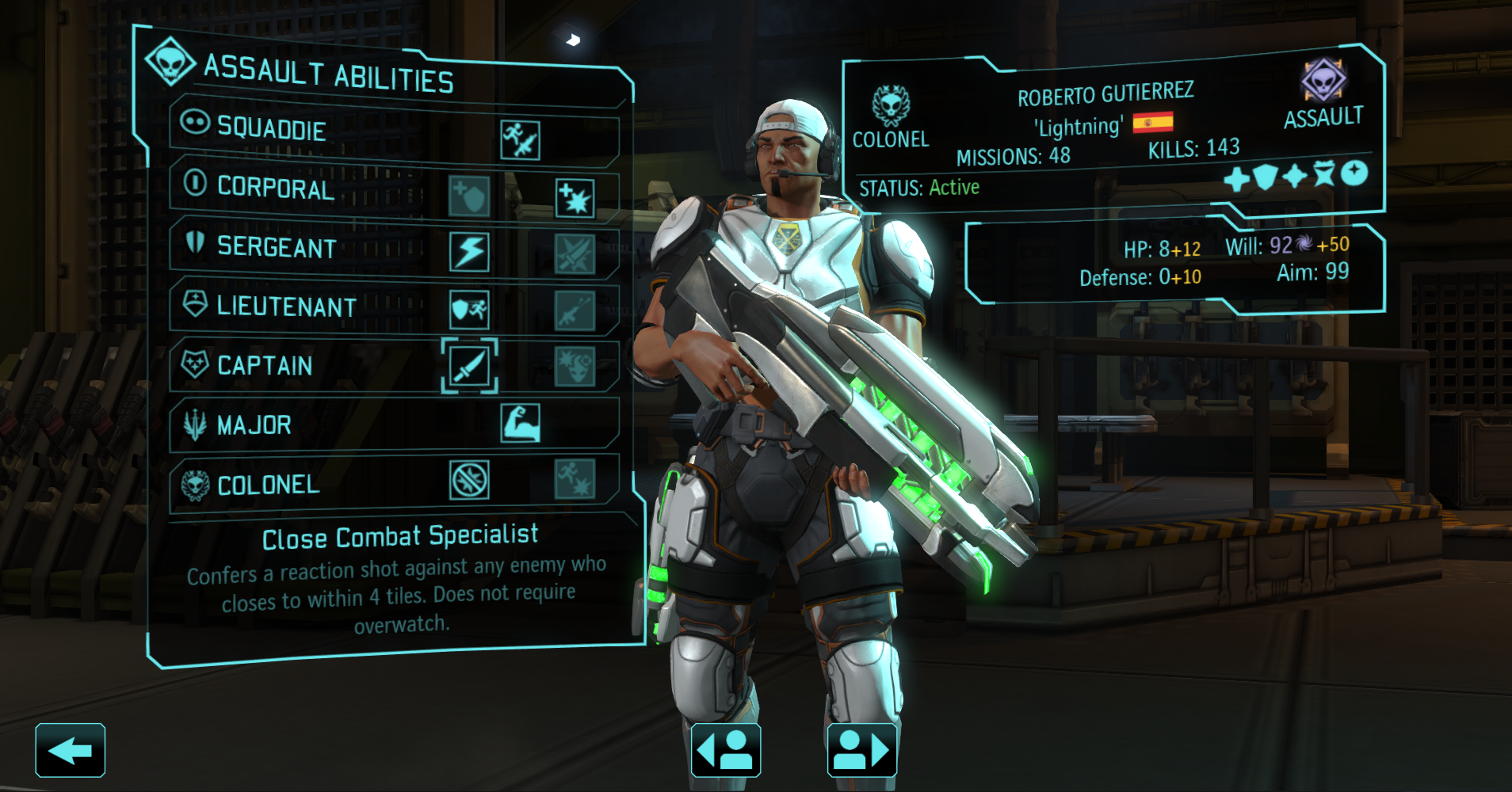This screenshot has width=1512, height=792.
Task: Select the dimmed Sergeant crossed-blades ability
Action: click(x=575, y=253)
